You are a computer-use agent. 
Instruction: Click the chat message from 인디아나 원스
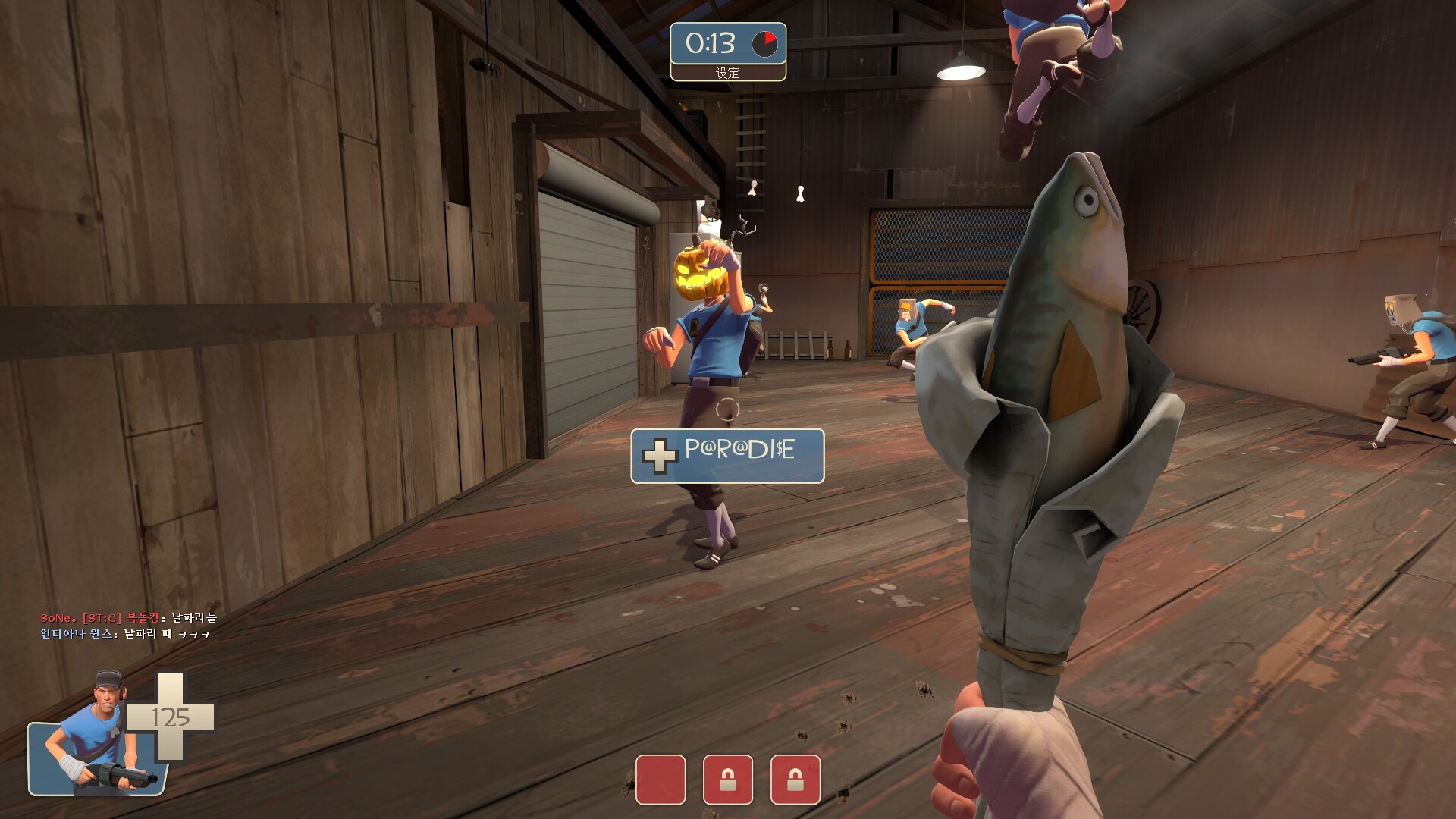[x=125, y=634]
